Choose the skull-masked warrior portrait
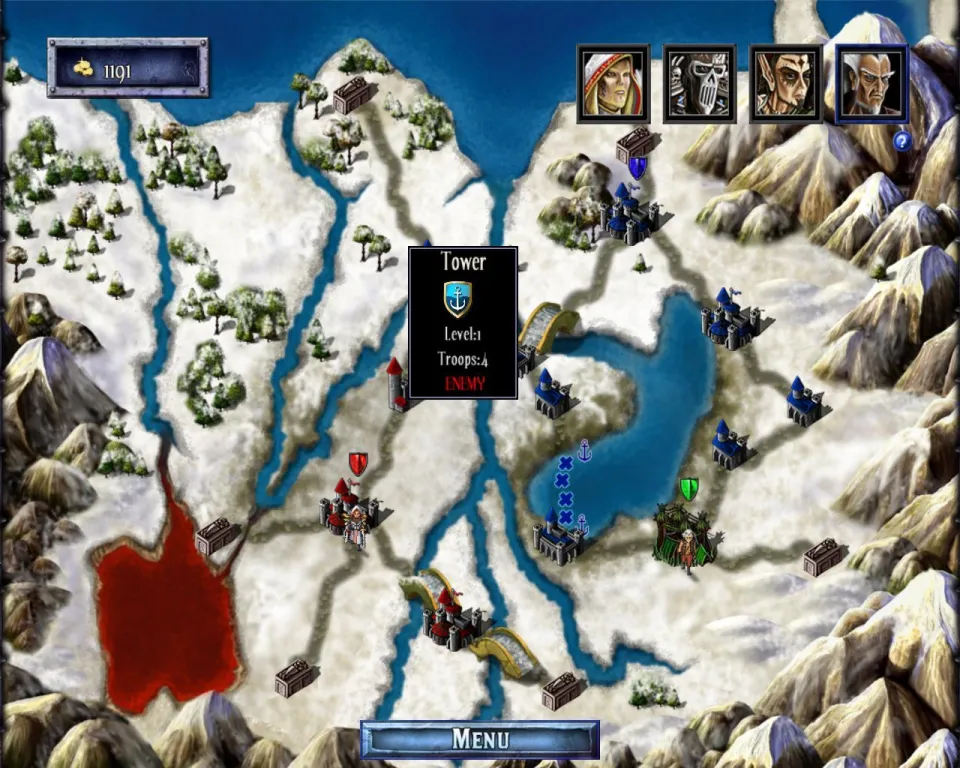960x768 pixels. point(699,83)
